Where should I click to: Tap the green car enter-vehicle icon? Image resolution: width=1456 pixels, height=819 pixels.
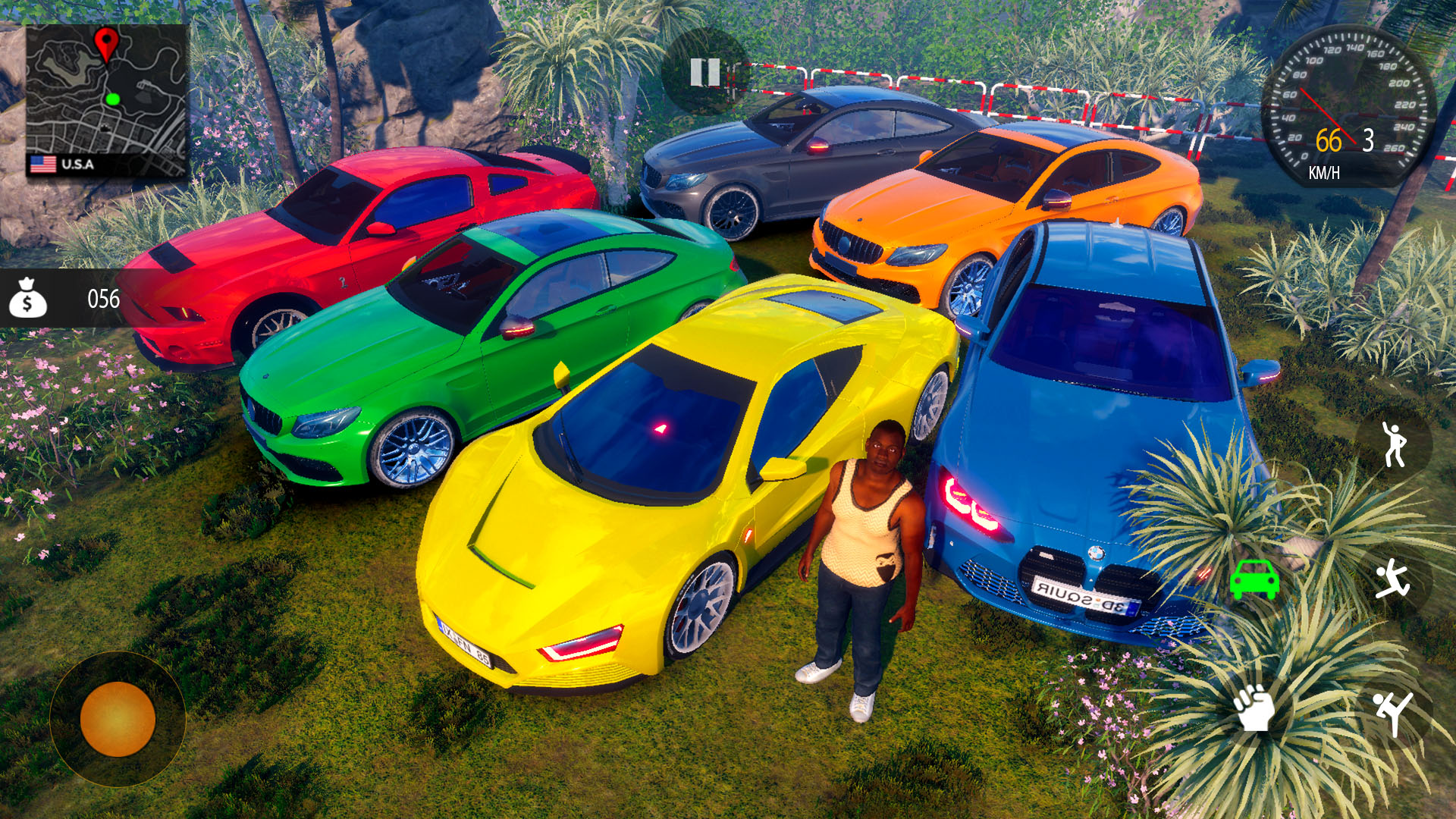pyautogui.click(x=1254, y=579)
